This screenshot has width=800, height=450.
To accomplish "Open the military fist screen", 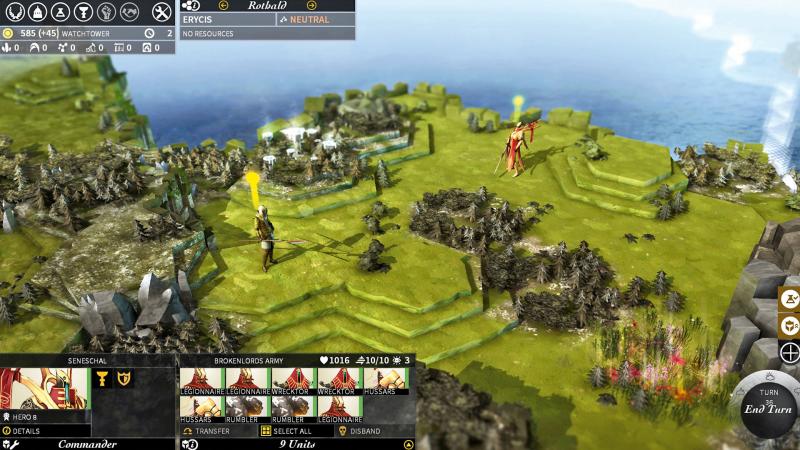I will [105, 12].
